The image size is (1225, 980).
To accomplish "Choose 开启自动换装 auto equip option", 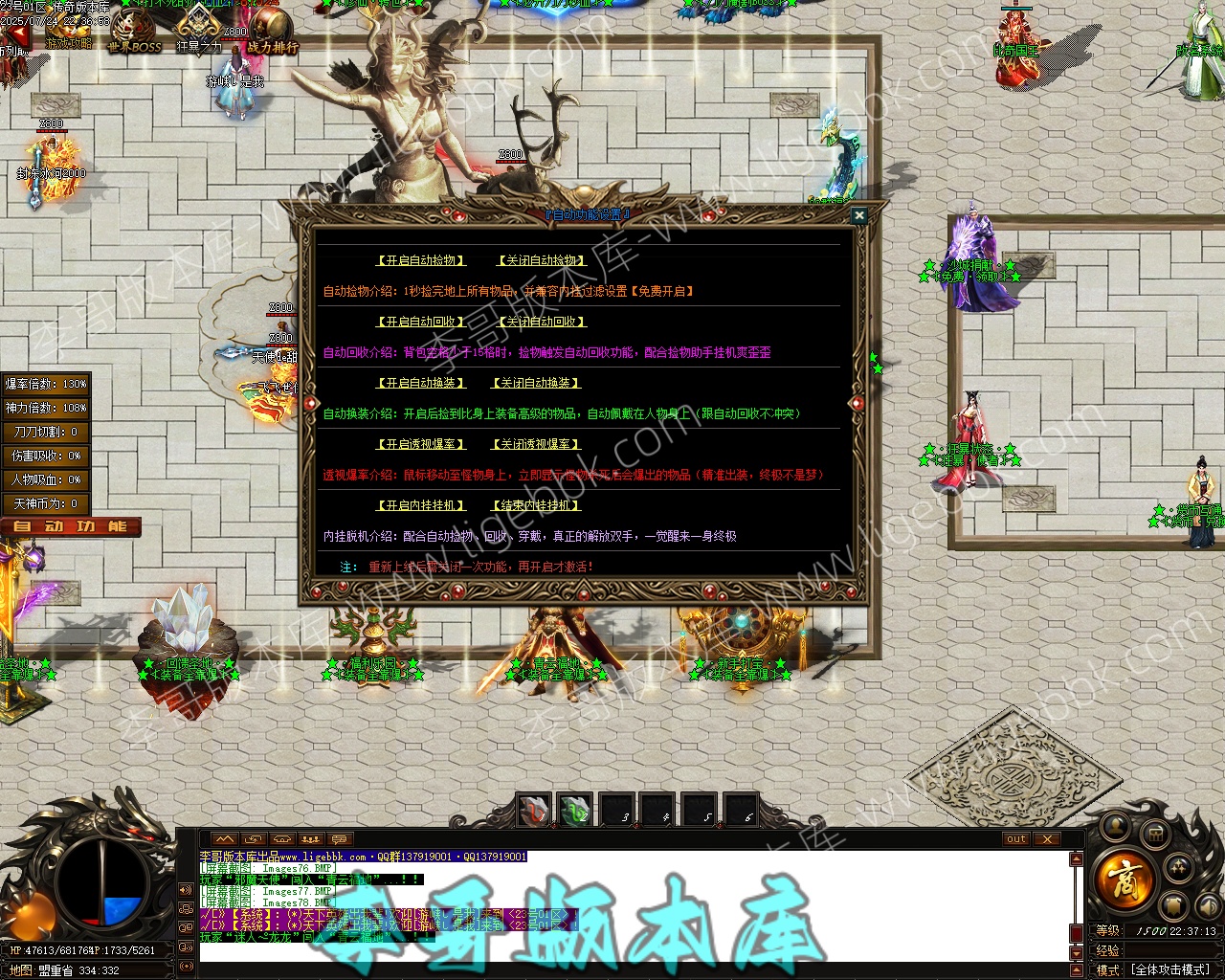I will pos(421,383).
